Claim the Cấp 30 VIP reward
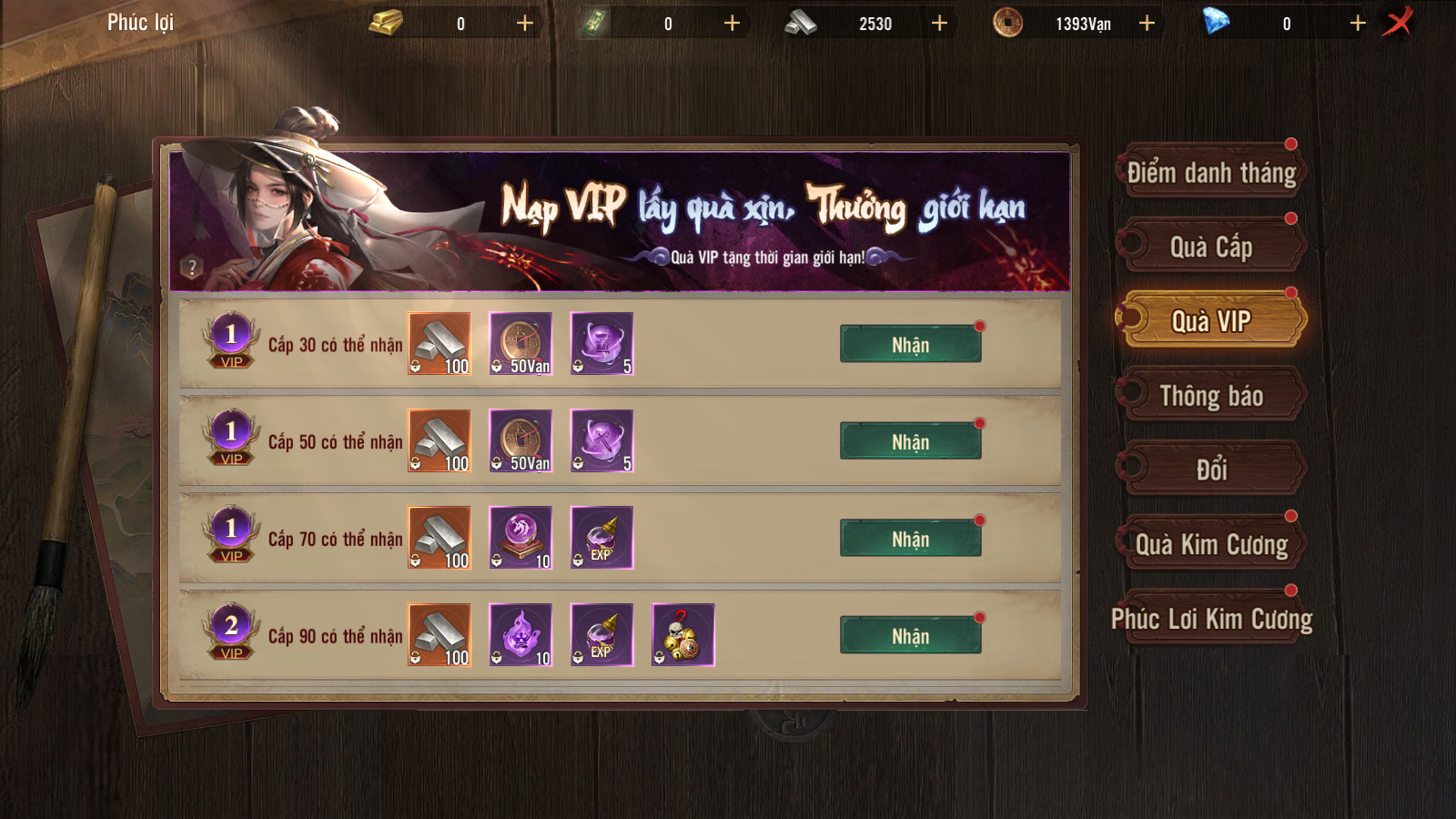Viewport: 1456px width, 819px height. (910, 345)
